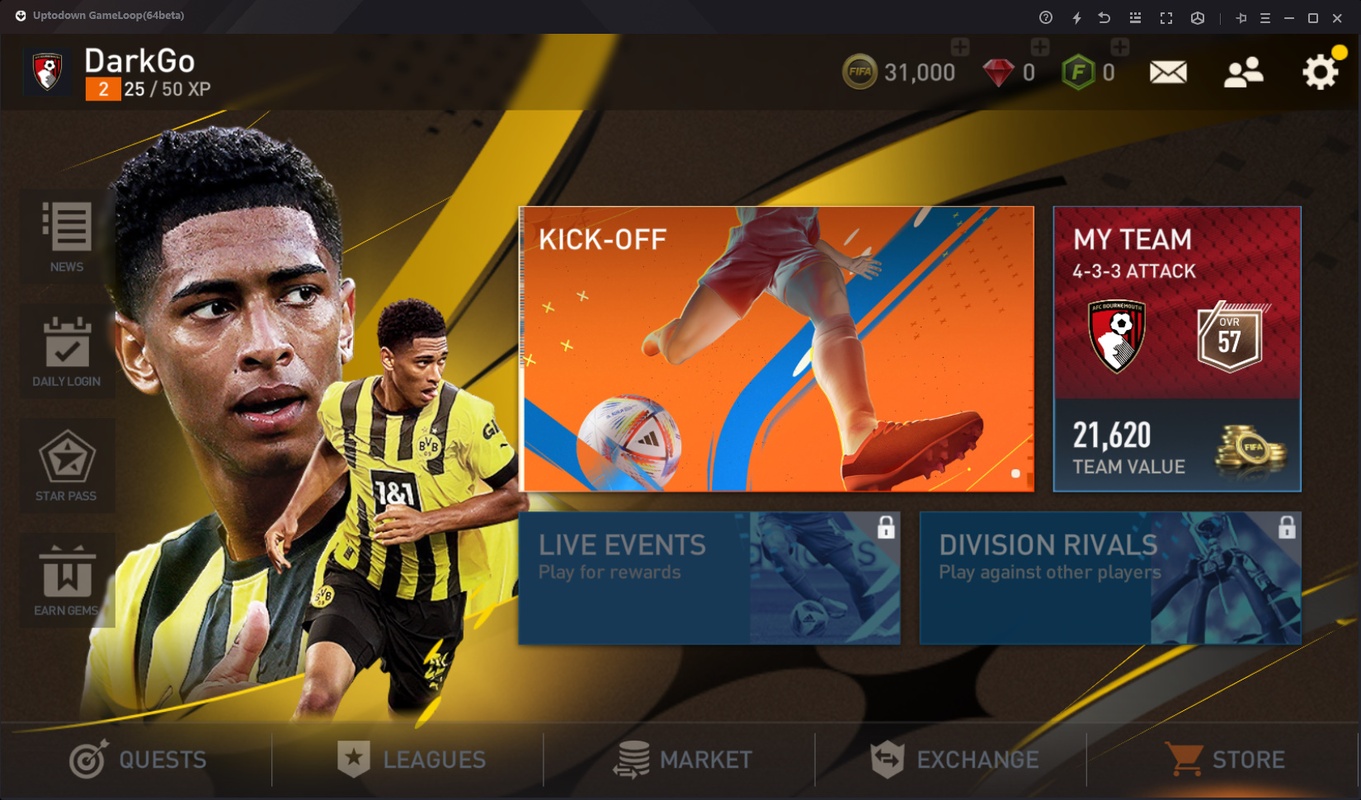Select the locked Live Events tile
Viewport: 1361px width, 800px height.
click(x=709, y=578)
